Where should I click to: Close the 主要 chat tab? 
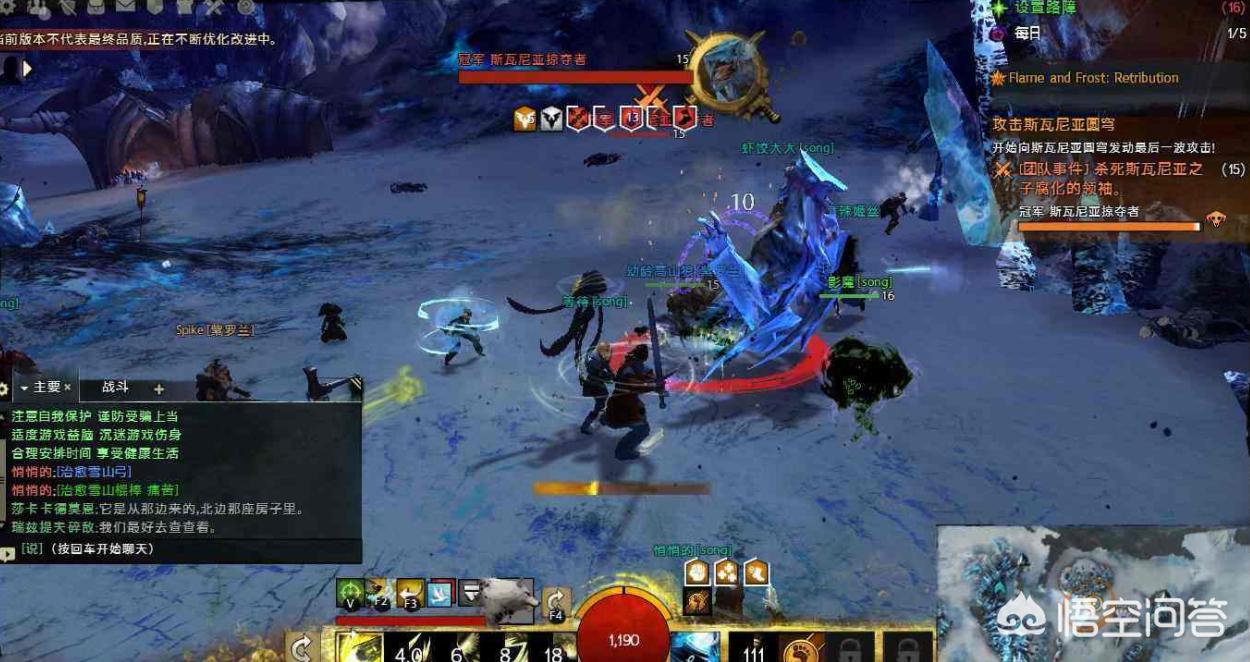click(68, 387)
